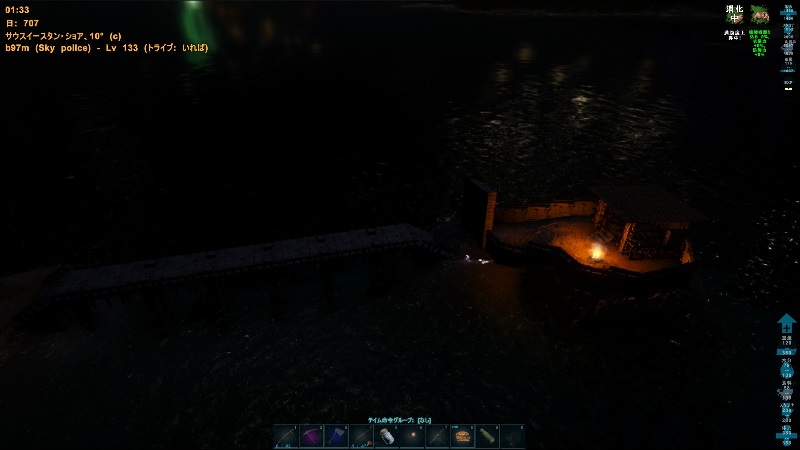Choose the tan rolled item hotbar slot
This screenshot has height=450, width=800.
click(487, 437)
